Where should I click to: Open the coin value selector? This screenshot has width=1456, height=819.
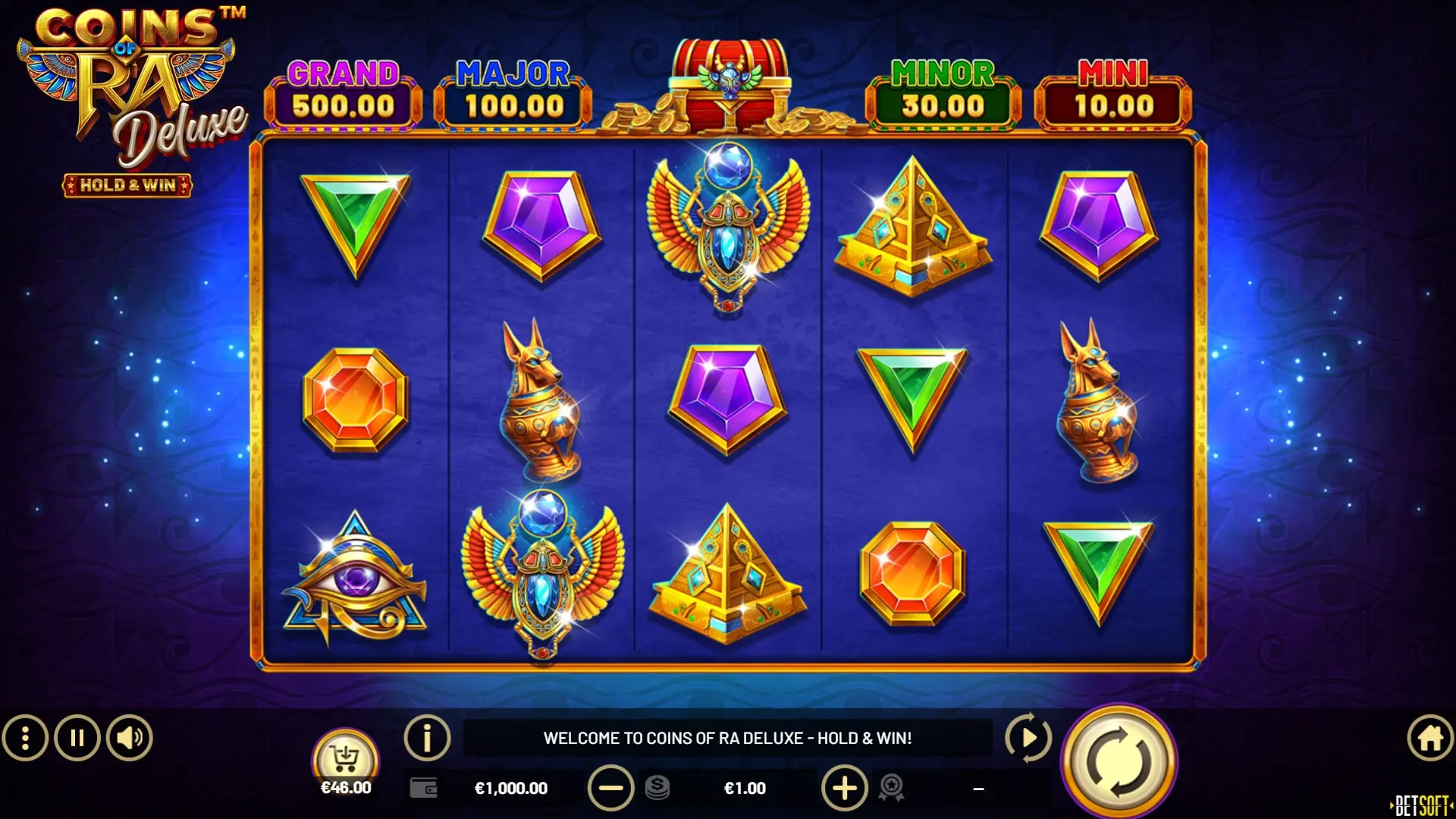(x=658, y=788)
